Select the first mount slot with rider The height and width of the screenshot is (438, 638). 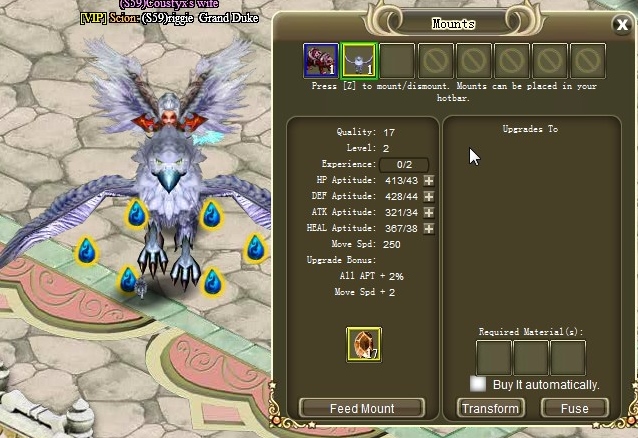[x=320, y=61]
